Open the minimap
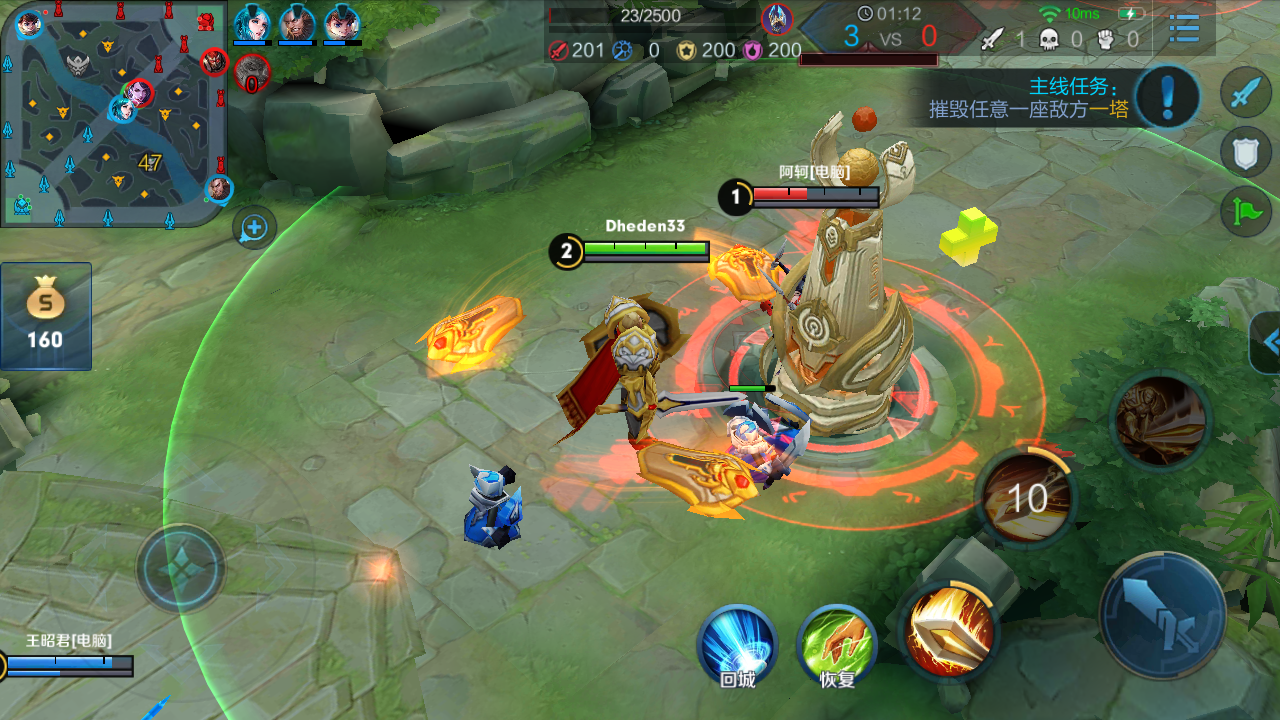The image size is (1280, 720). [112, 112]
